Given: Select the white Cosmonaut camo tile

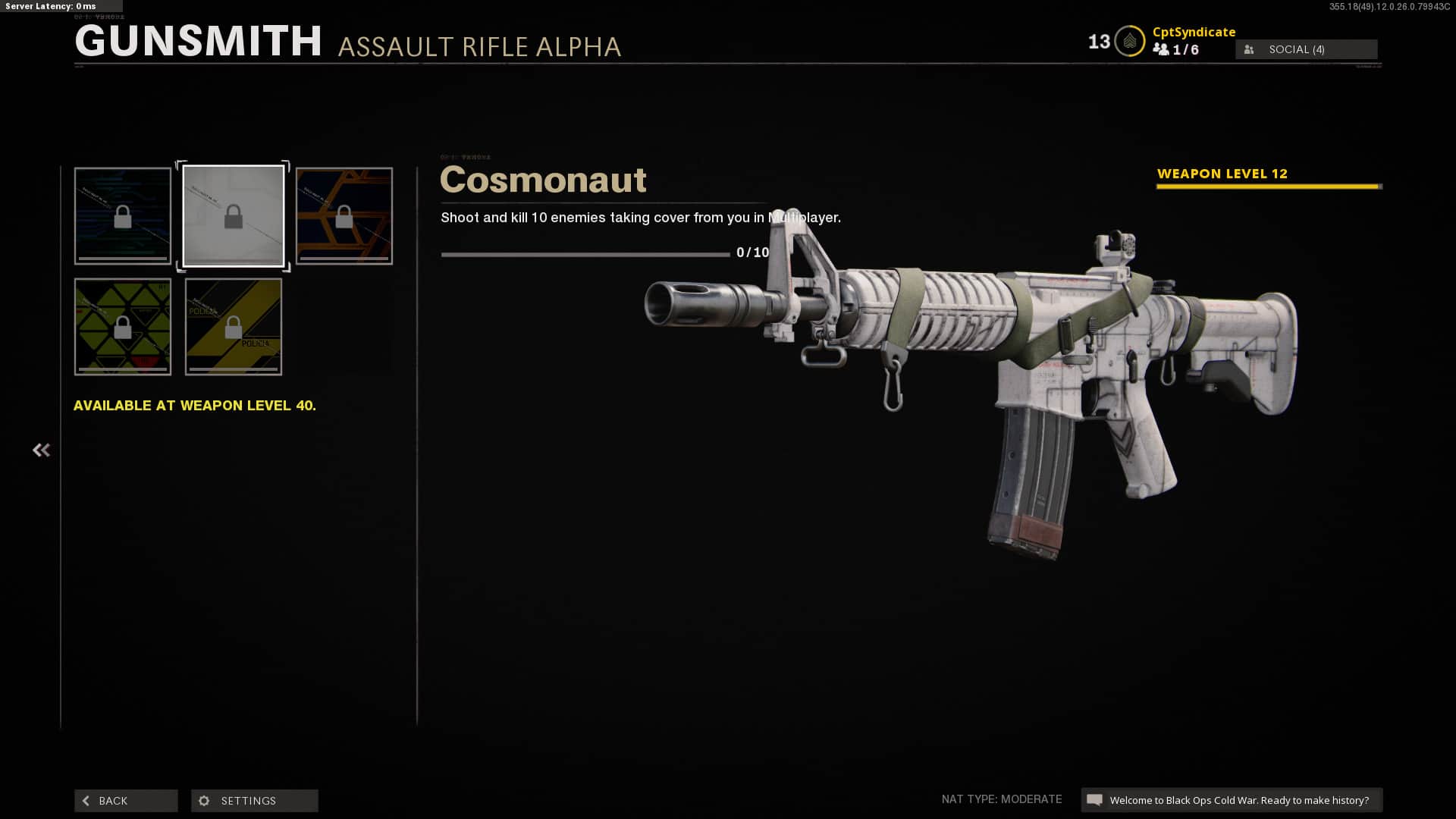Looking at the screenshot, I should 234,216.
